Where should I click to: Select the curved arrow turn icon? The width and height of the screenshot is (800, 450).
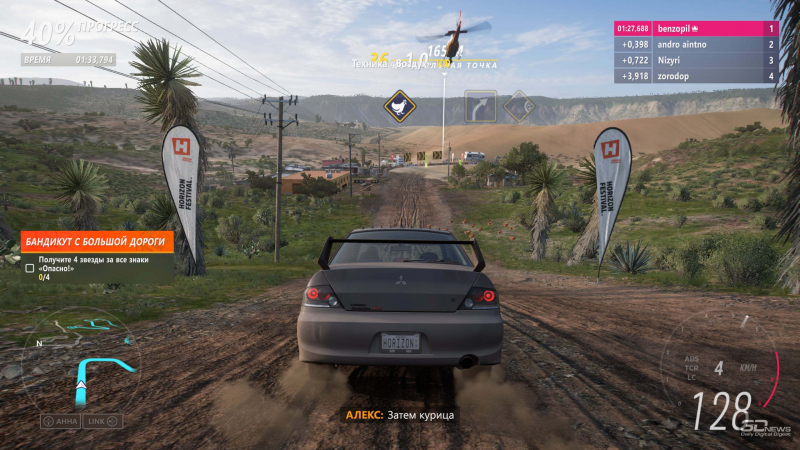(x=480, y=105)
